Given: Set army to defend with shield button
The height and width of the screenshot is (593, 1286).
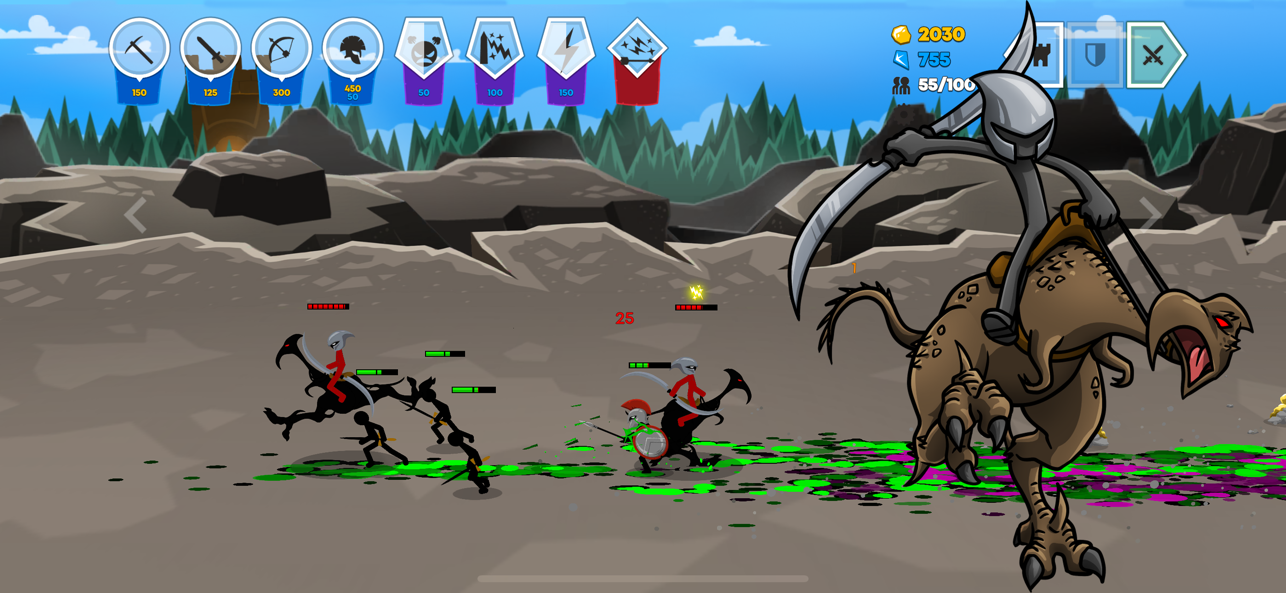Looking at the screenshot, I should 1095,54.
